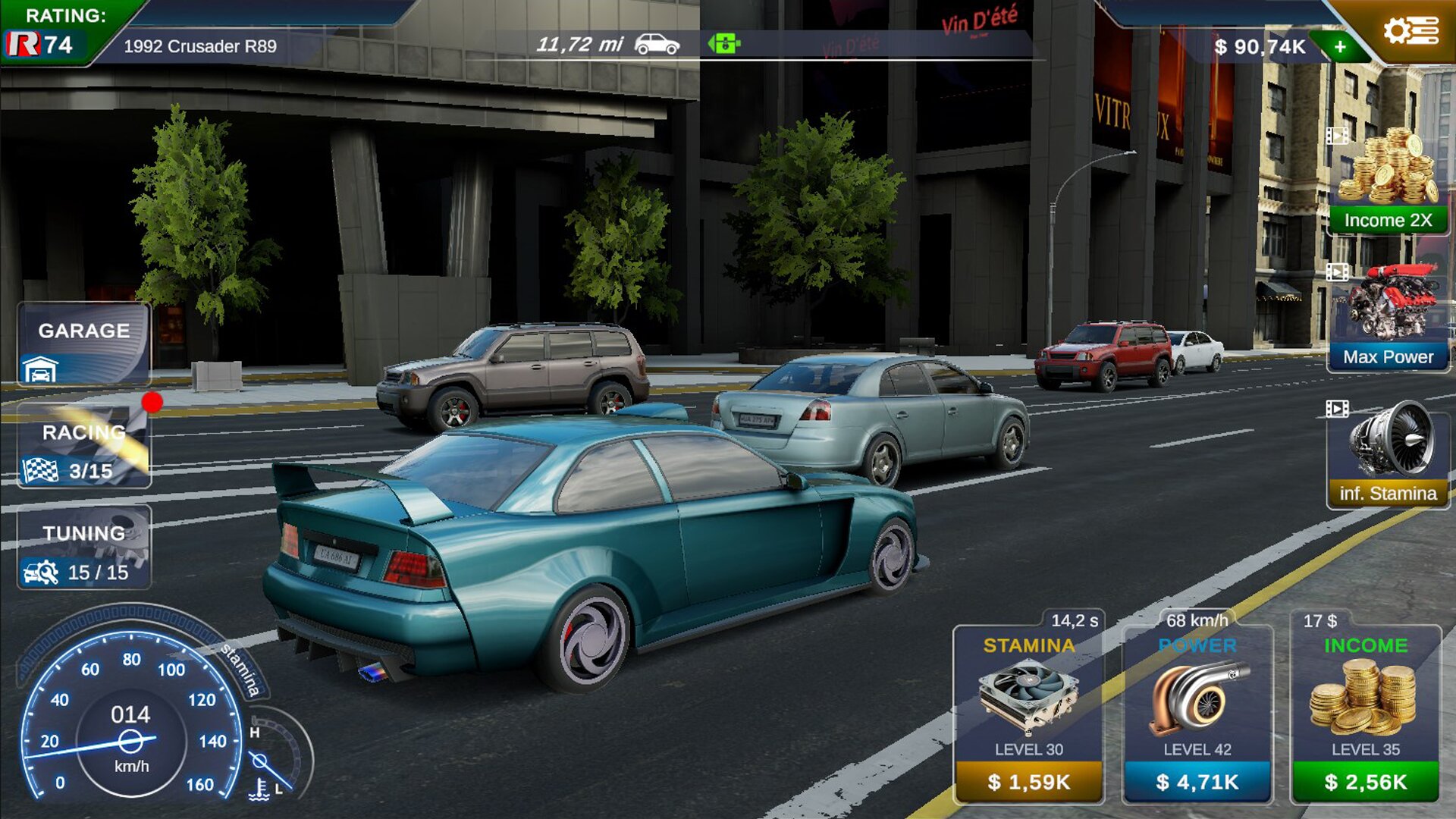1456x819 pixels.
Task: Enter the Racing mode 3/15
Action: (83, 445)
